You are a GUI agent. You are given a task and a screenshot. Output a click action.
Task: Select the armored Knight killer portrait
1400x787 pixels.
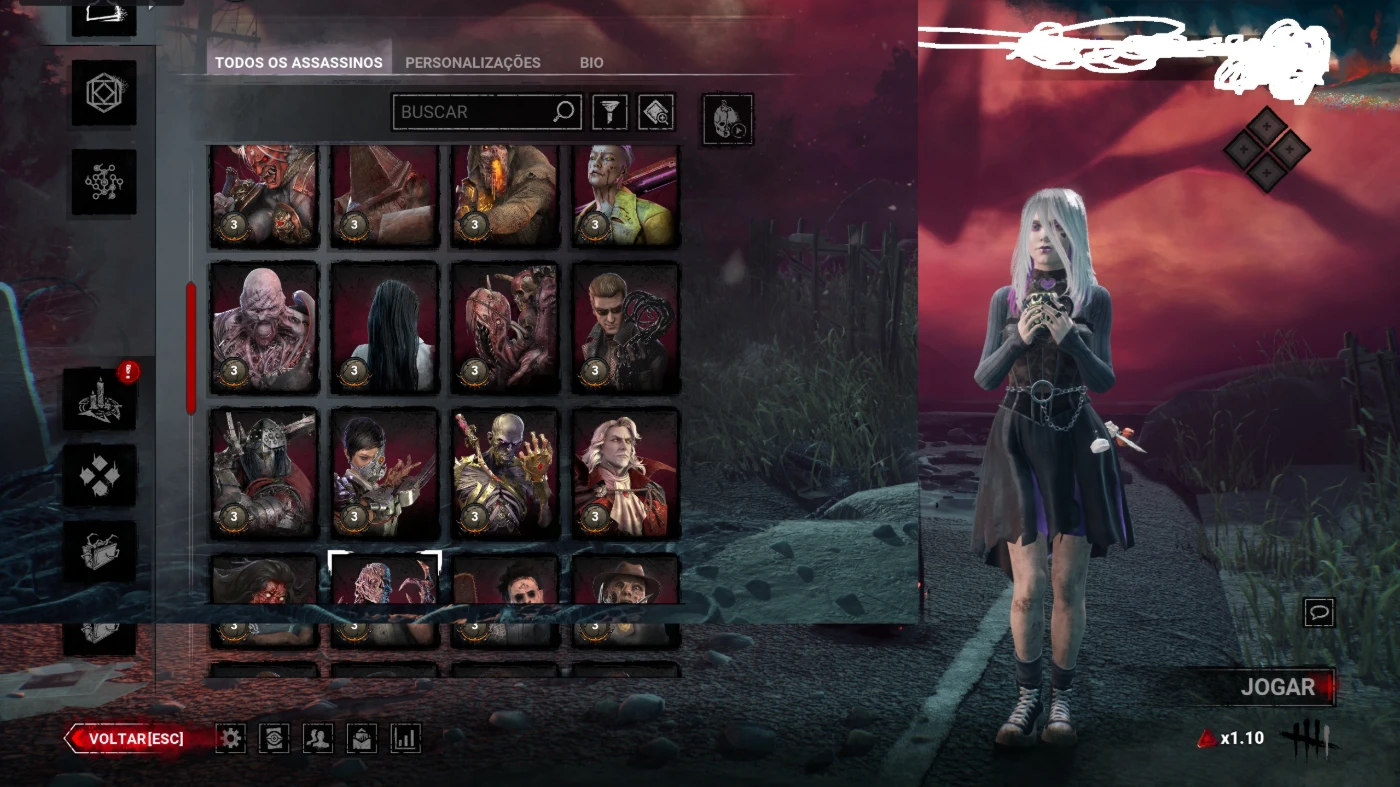pos(264,472)
